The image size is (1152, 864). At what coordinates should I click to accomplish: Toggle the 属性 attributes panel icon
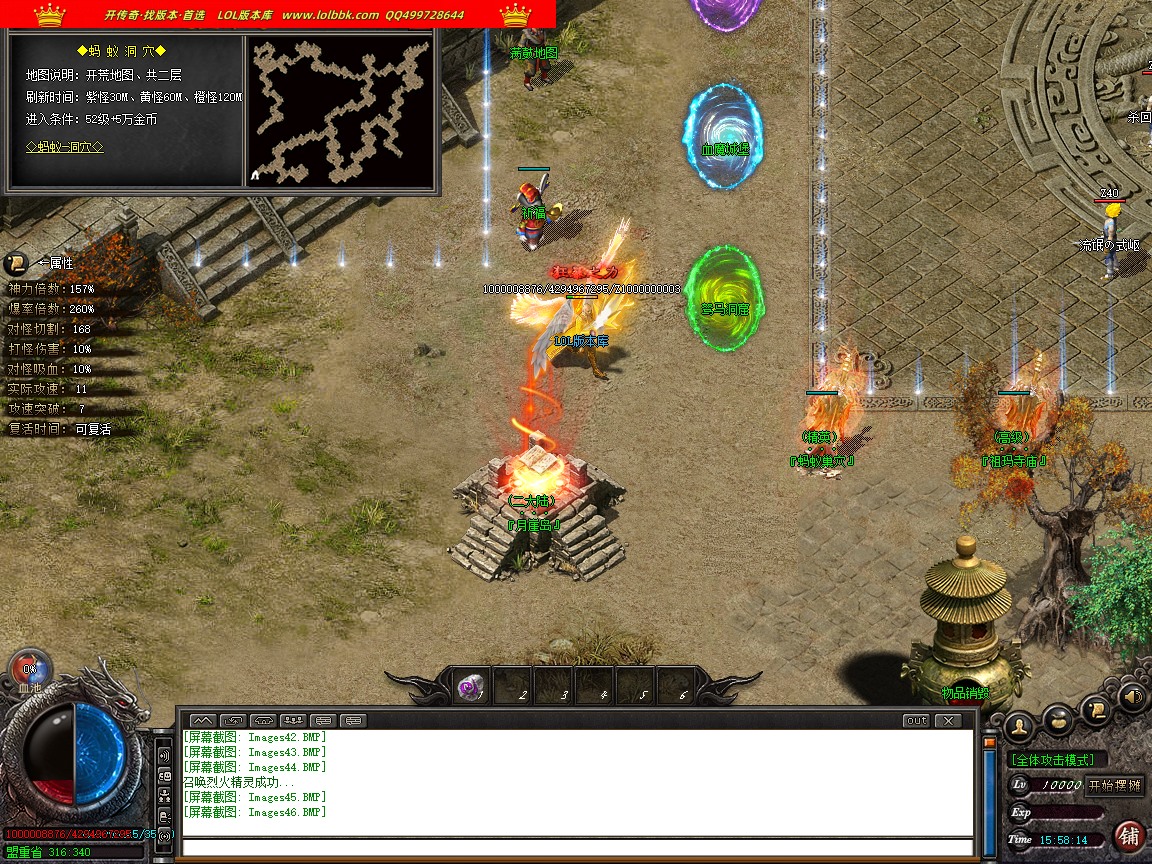pos(17,264)
